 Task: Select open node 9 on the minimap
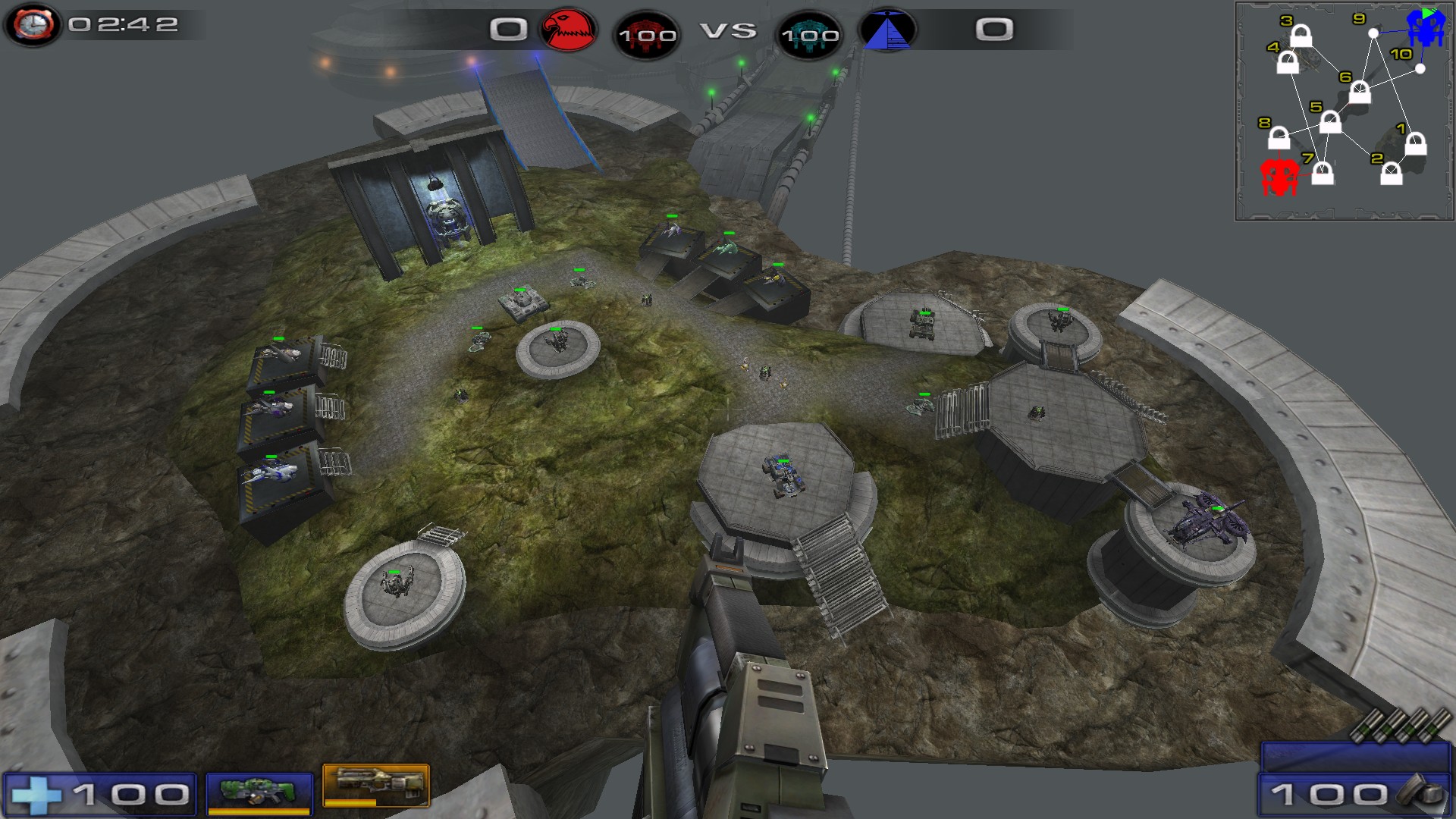tap(1373, 33)
